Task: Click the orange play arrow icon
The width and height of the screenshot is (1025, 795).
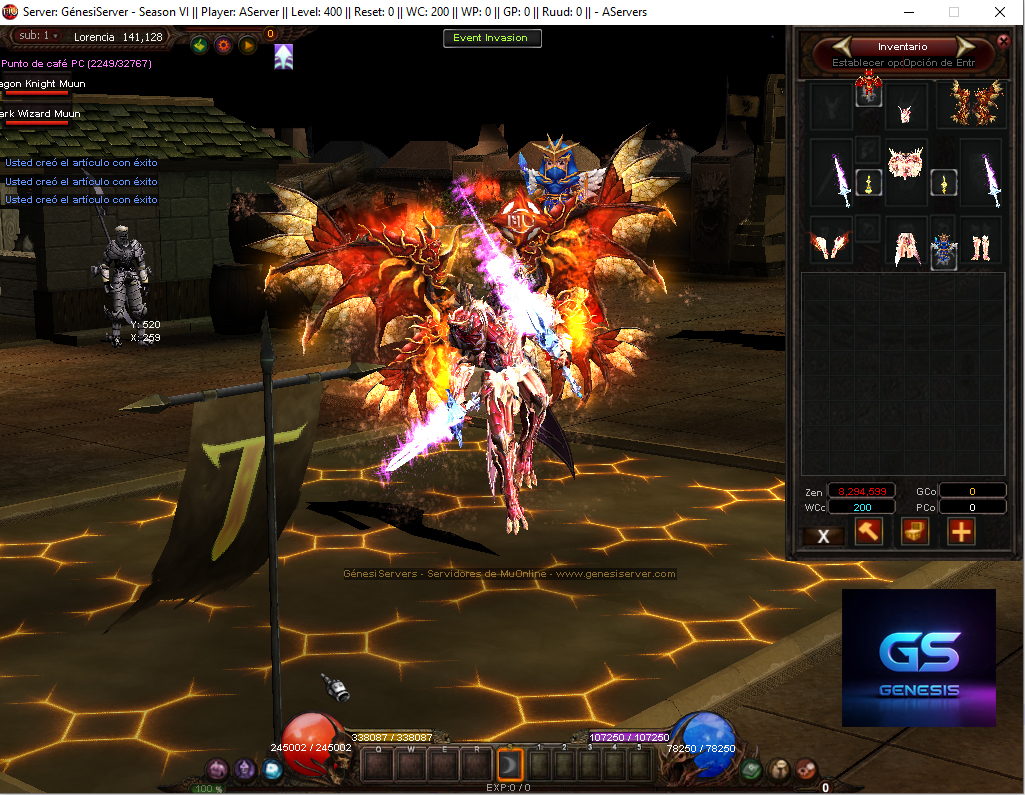Action: point(247,45)
